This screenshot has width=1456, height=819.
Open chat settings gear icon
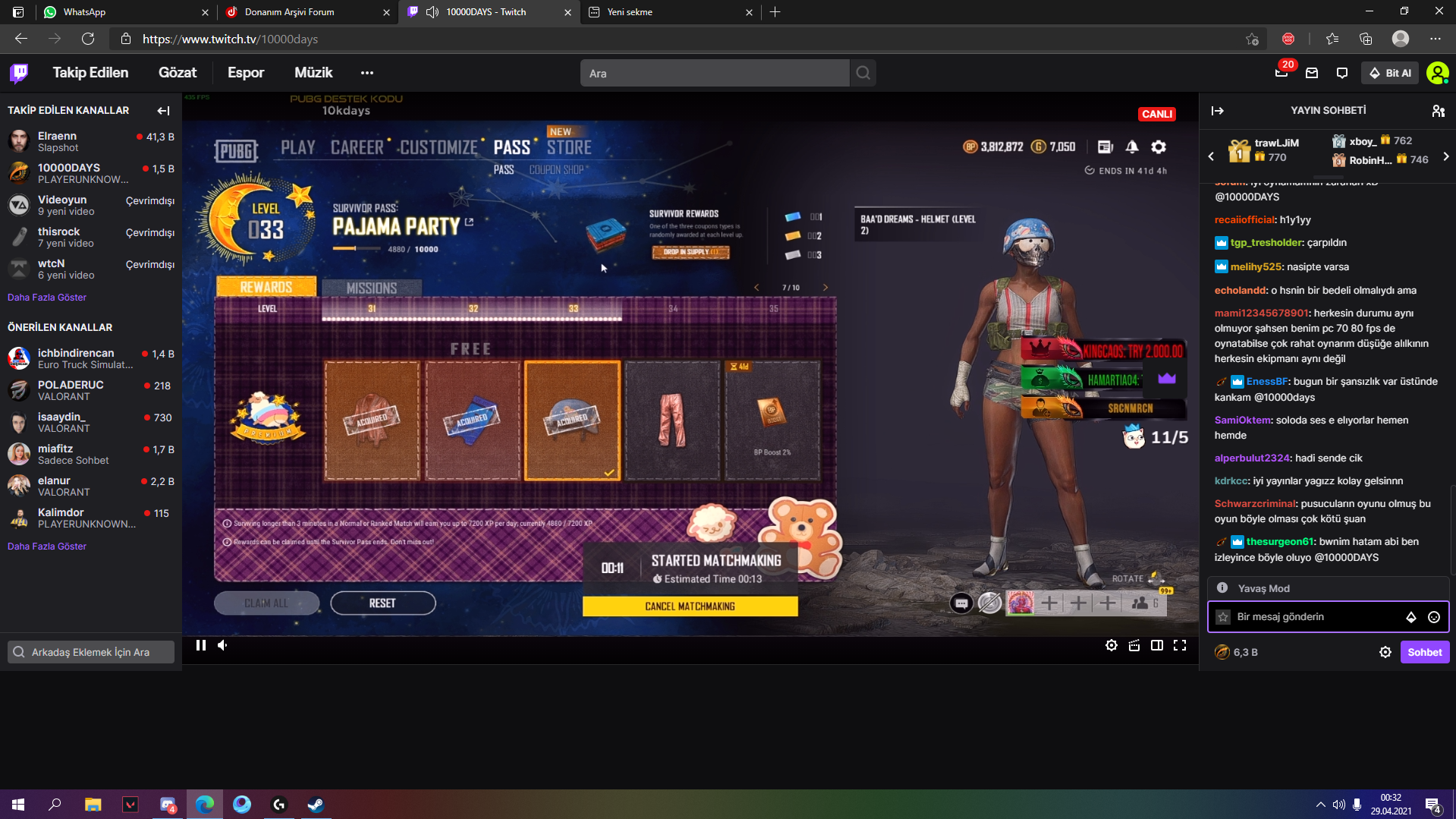pos(1385,651)
